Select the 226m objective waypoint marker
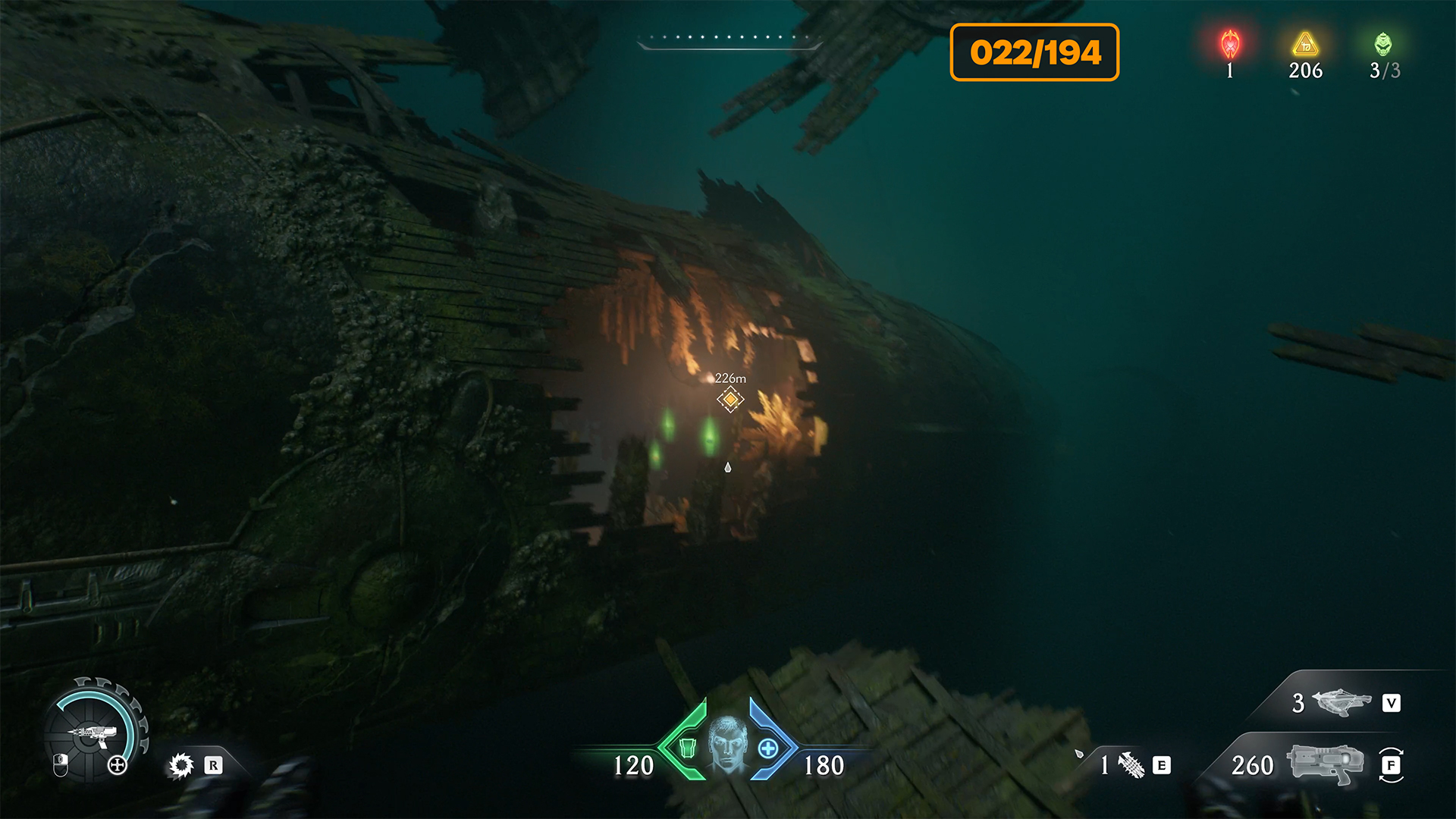Viewport: 1456px width, 819px height. [730, 399]
